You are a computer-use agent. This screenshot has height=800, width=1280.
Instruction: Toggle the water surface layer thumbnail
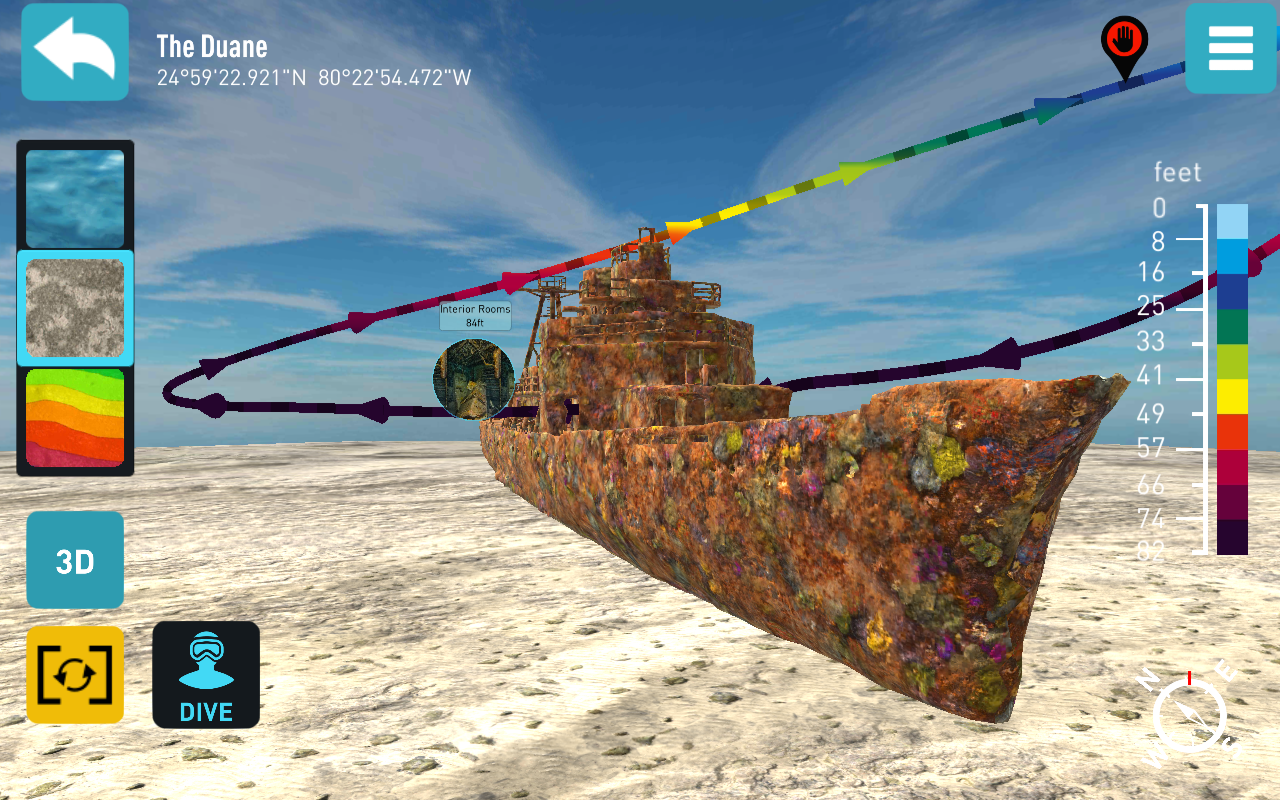click(x=74, y=197)
